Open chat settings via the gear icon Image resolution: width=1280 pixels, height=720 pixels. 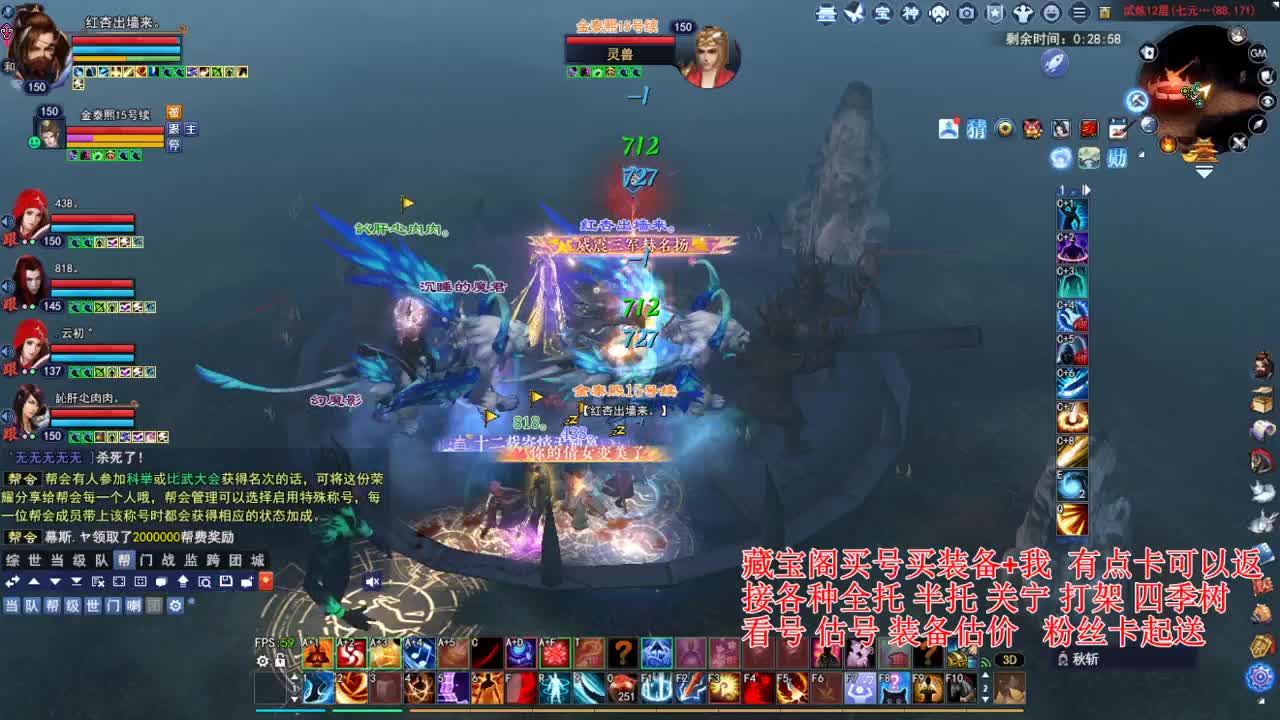pyautogui.click(x=175, y=605)
